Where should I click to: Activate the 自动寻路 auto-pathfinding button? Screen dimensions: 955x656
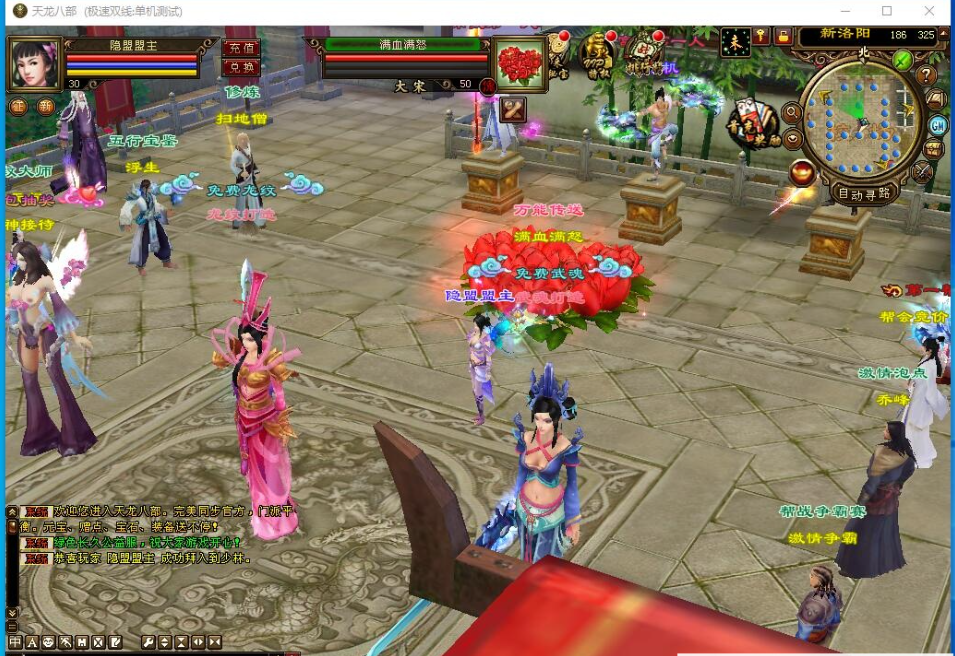tap(864, 194)
